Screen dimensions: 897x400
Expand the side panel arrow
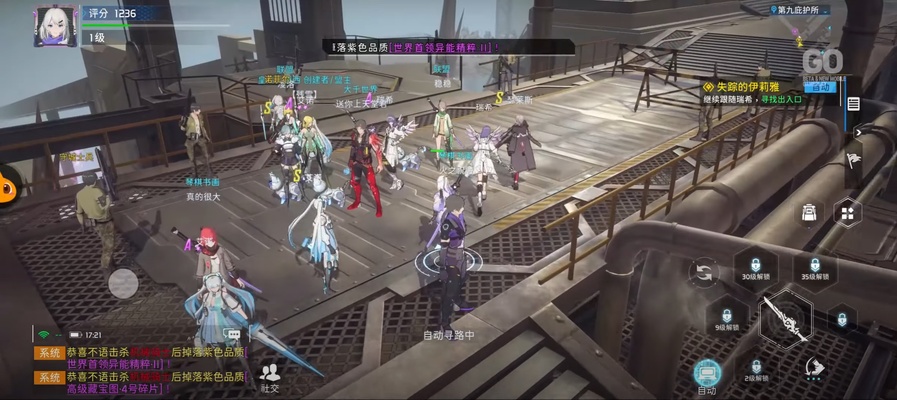858,130
